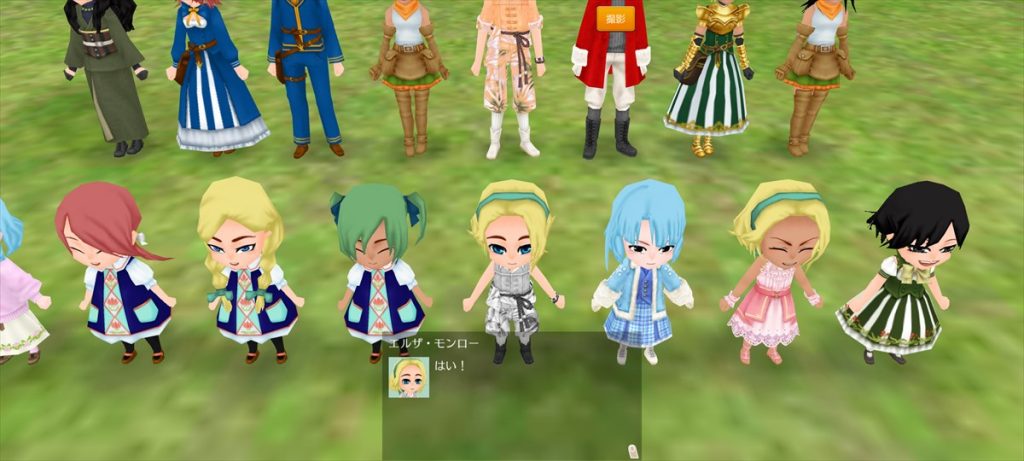Click the orange 撮影 photo button
This screenshot has height=461, width=1024.
(614, 18)
